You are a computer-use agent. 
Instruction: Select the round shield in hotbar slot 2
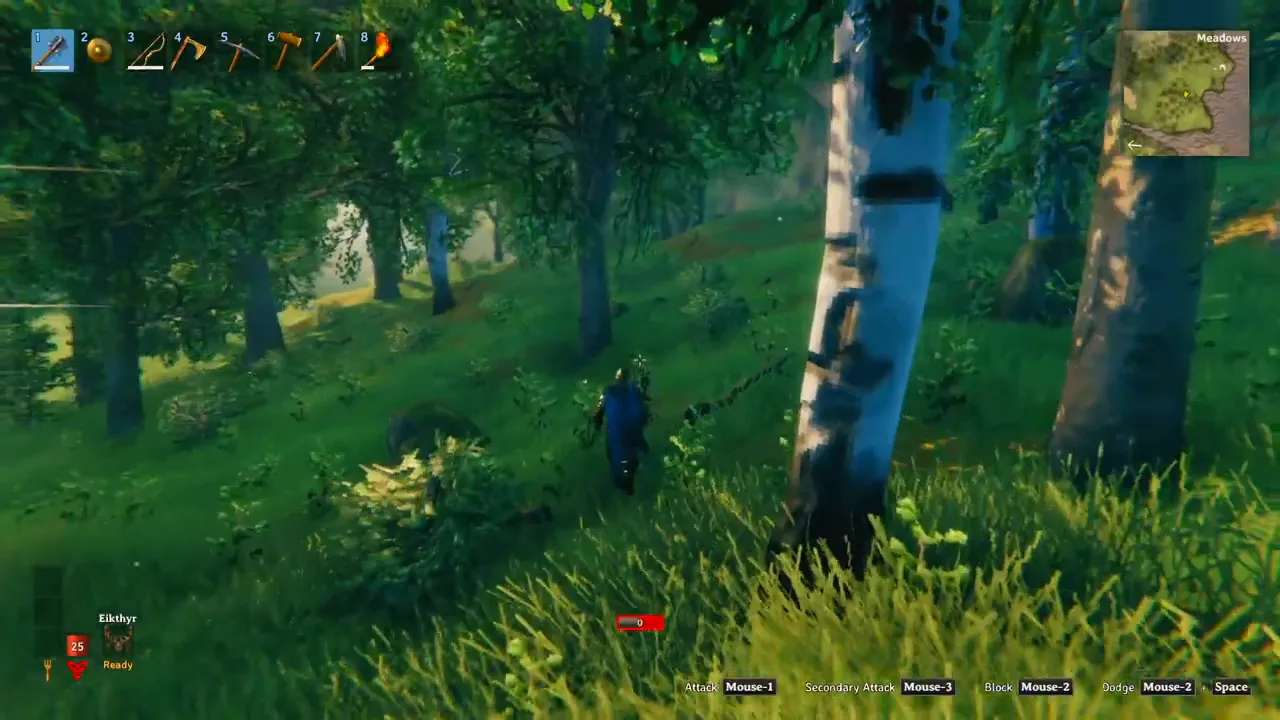pyautogui.click(x=98, y=50)
